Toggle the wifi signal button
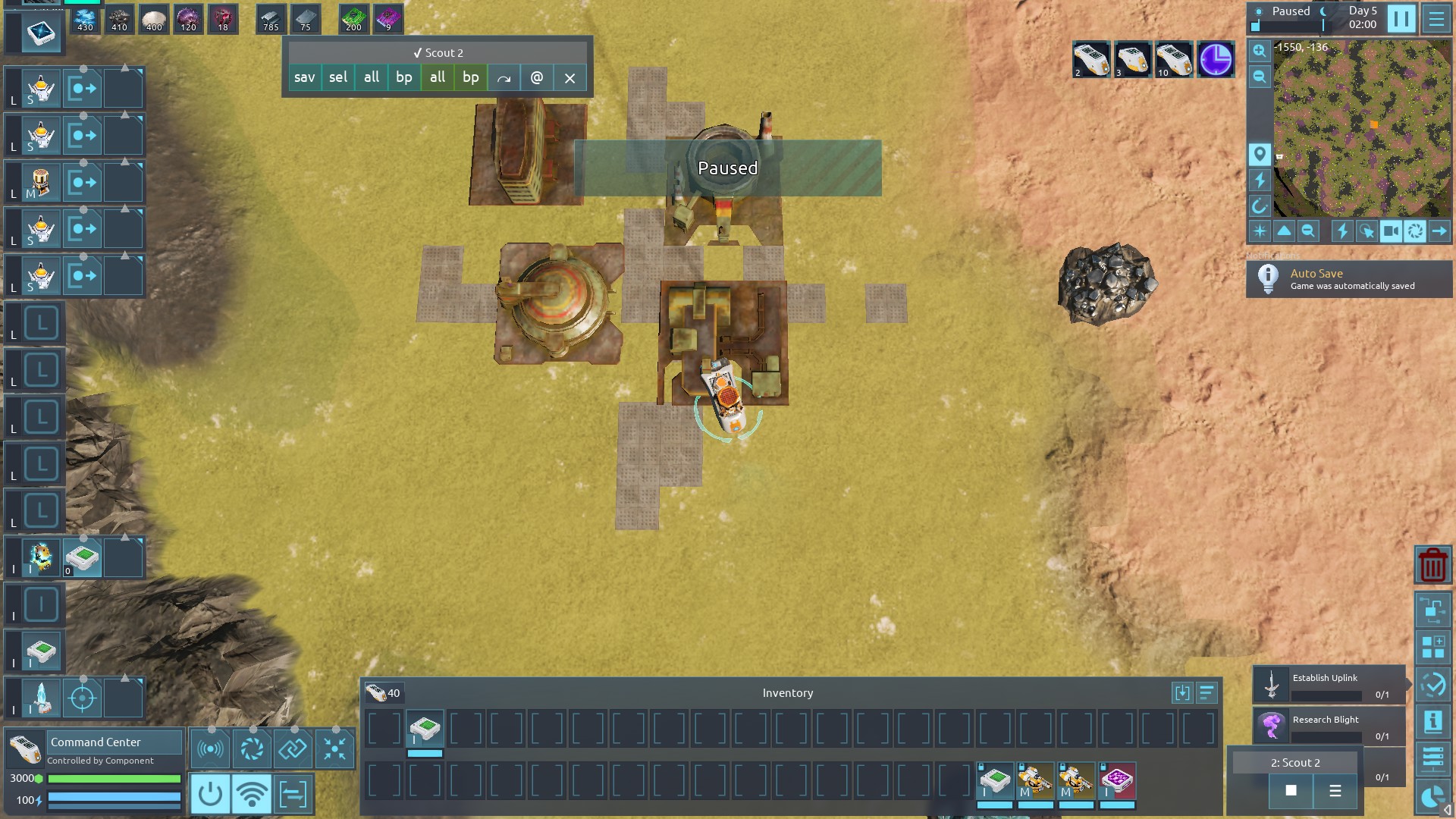This screenshot has width=1456, height=819. pos(251,794)
